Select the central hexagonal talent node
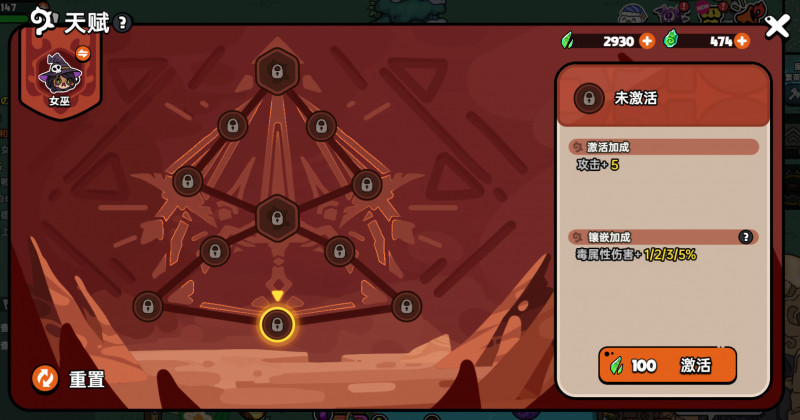 pyautogui.click(x=277, y=216)
